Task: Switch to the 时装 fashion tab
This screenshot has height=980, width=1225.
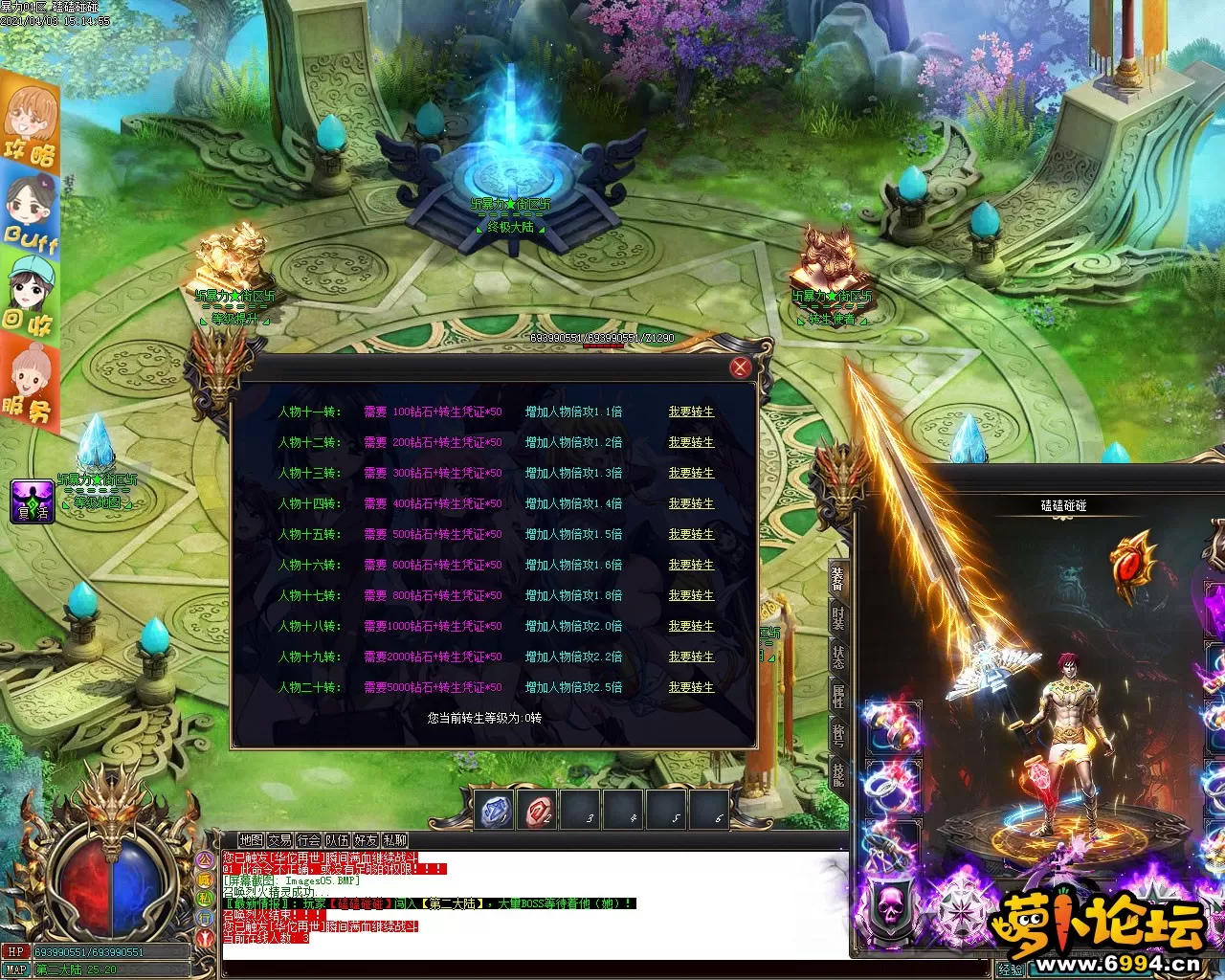Action: 838,619
